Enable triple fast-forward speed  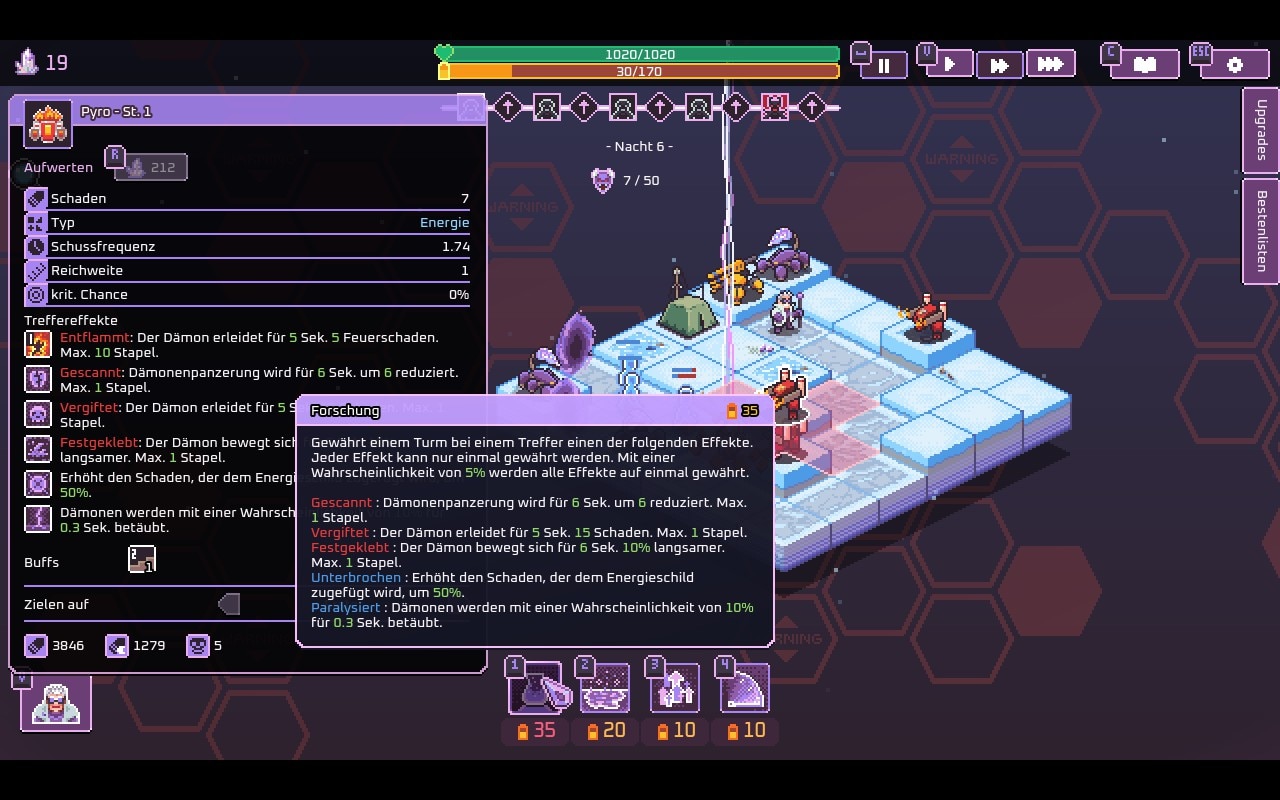click(1050, 64)
